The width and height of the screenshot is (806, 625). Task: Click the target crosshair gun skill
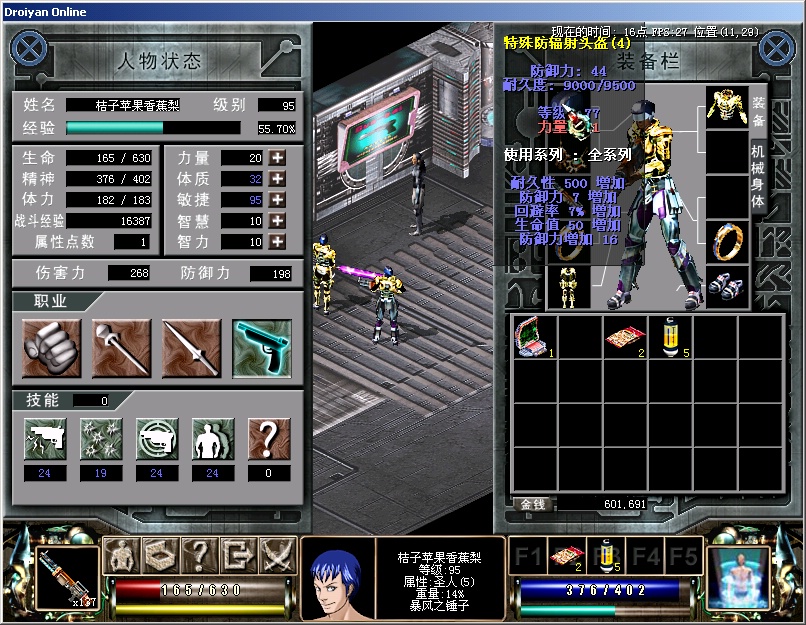157,439
